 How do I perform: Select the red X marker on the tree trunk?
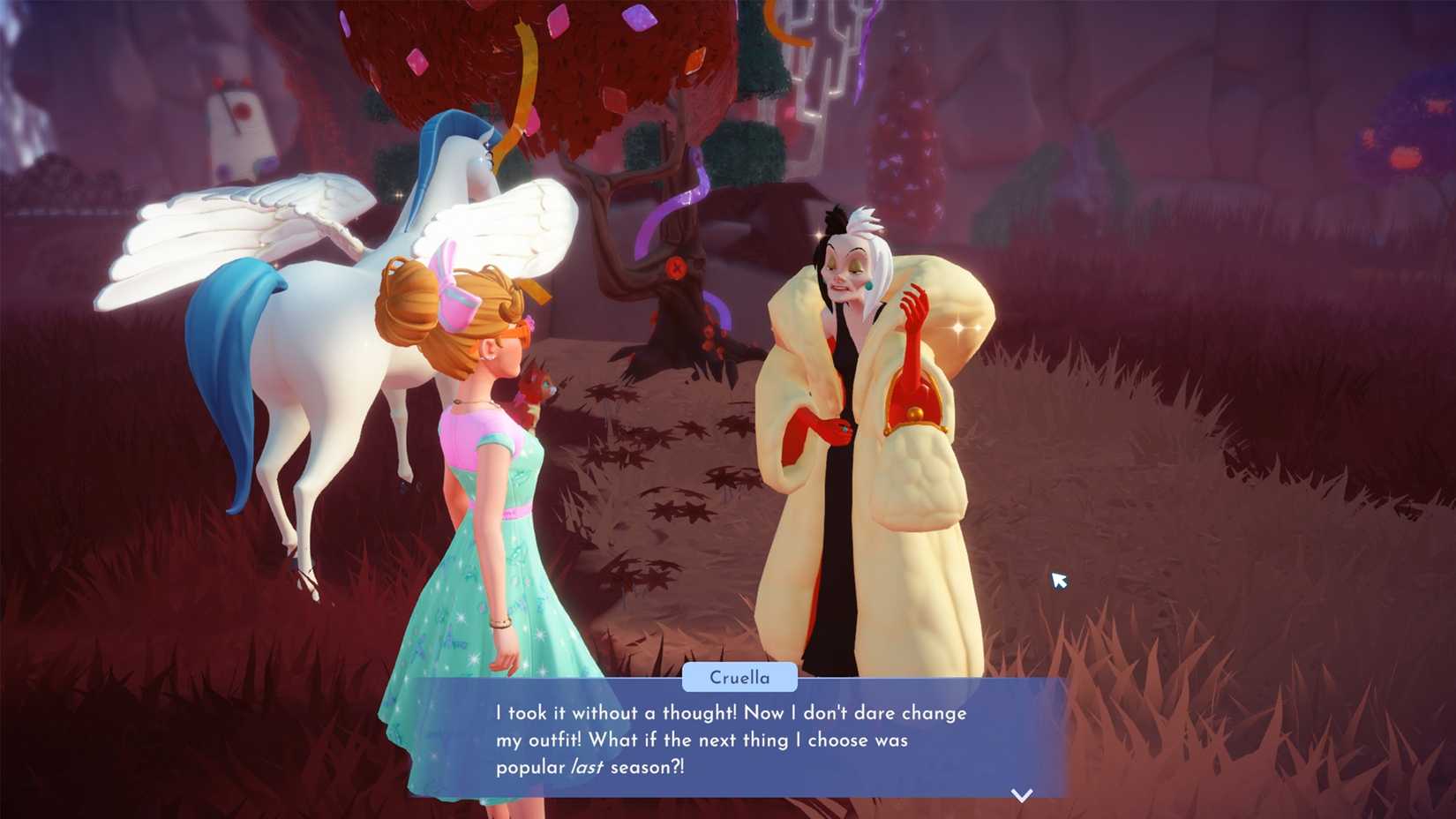click(x=675, y=266)
